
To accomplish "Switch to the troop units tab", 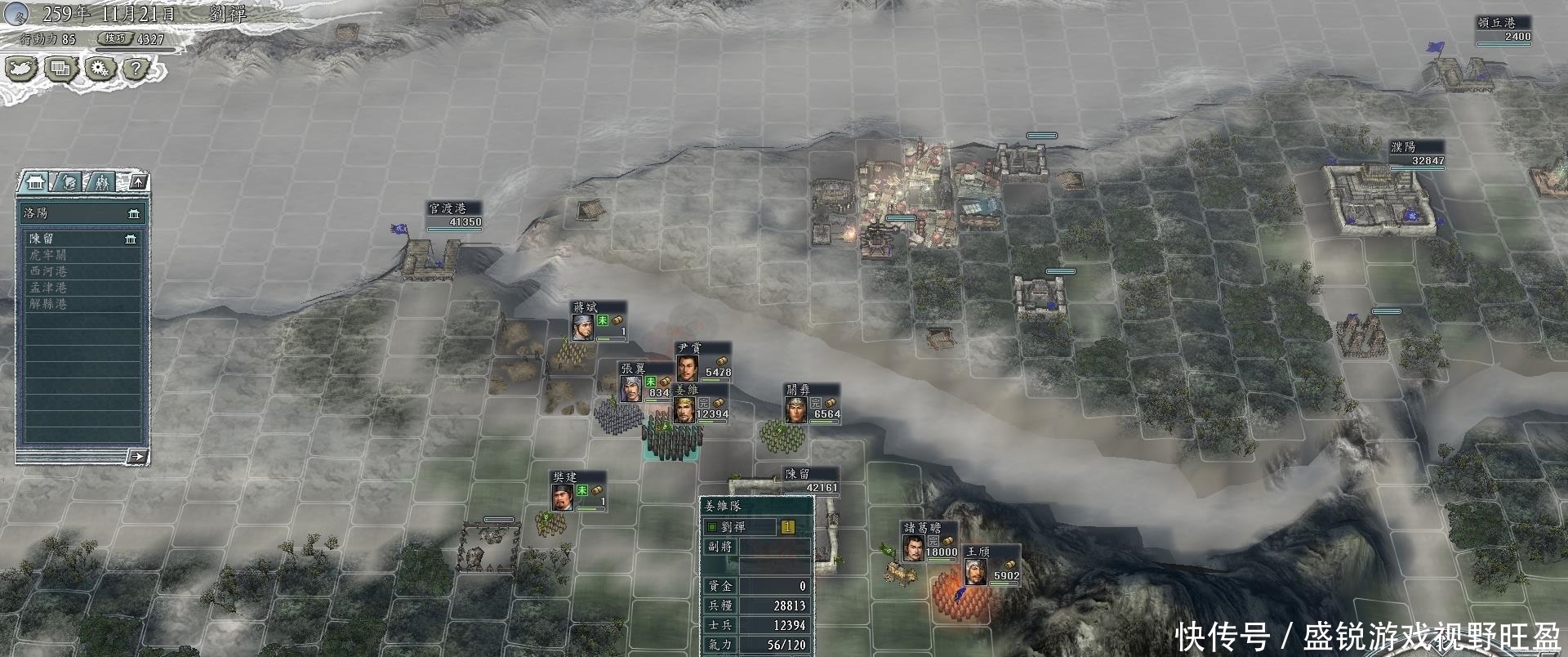I will click(101, 181).
